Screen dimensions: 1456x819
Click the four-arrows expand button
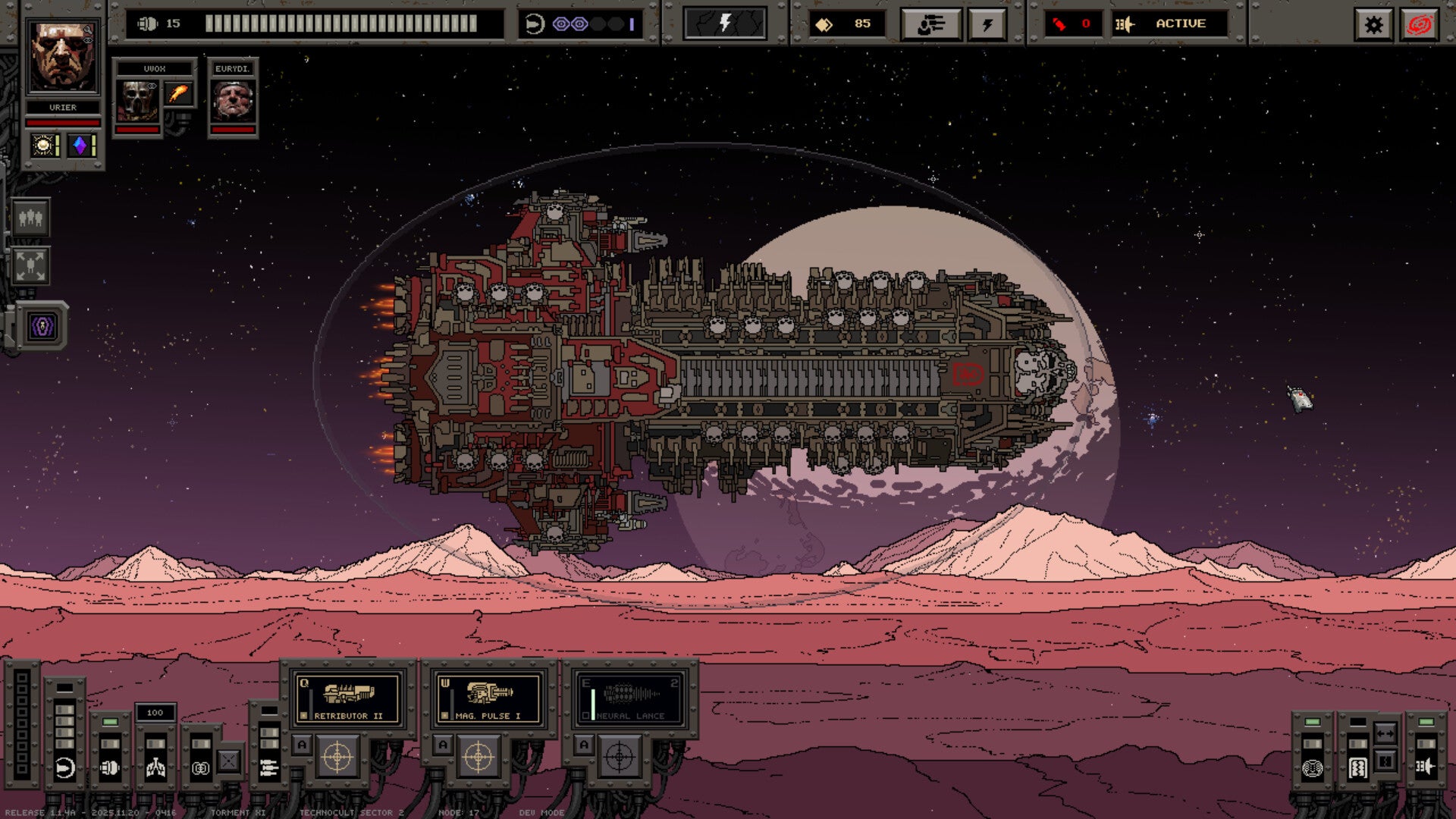point(31,265)
